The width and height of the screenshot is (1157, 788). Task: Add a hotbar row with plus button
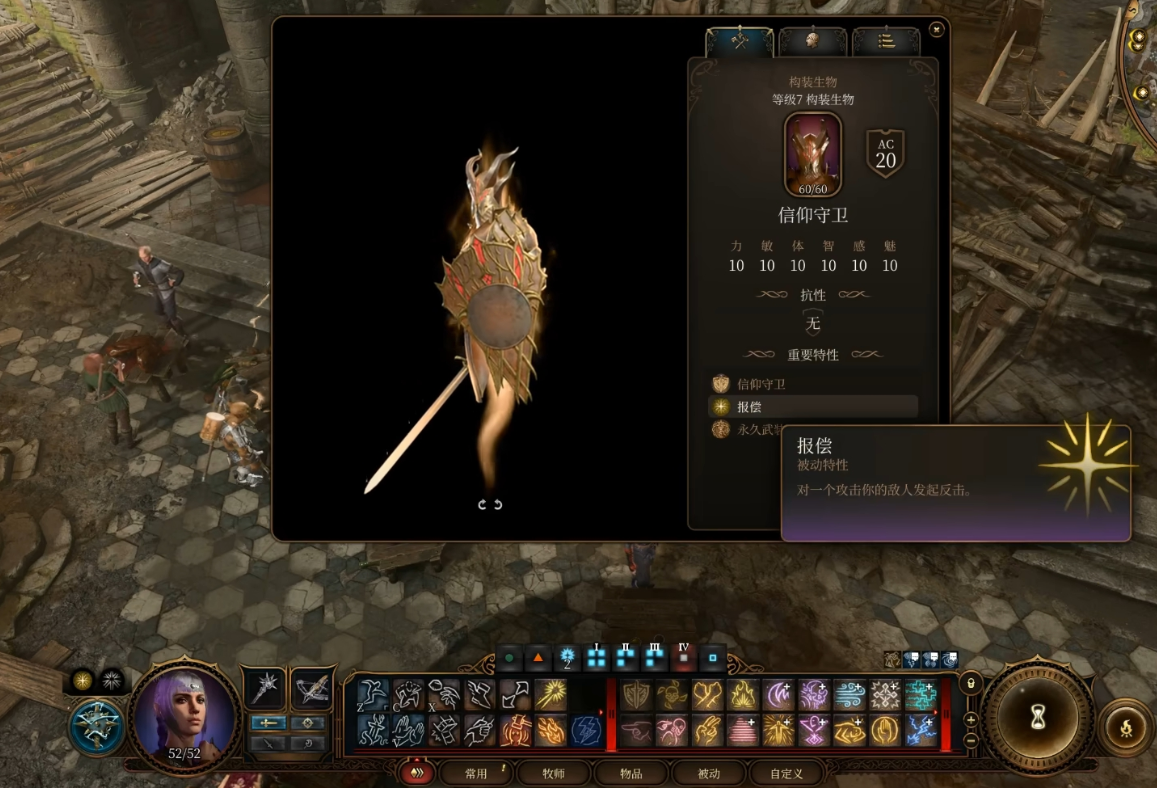click(970, 719)
